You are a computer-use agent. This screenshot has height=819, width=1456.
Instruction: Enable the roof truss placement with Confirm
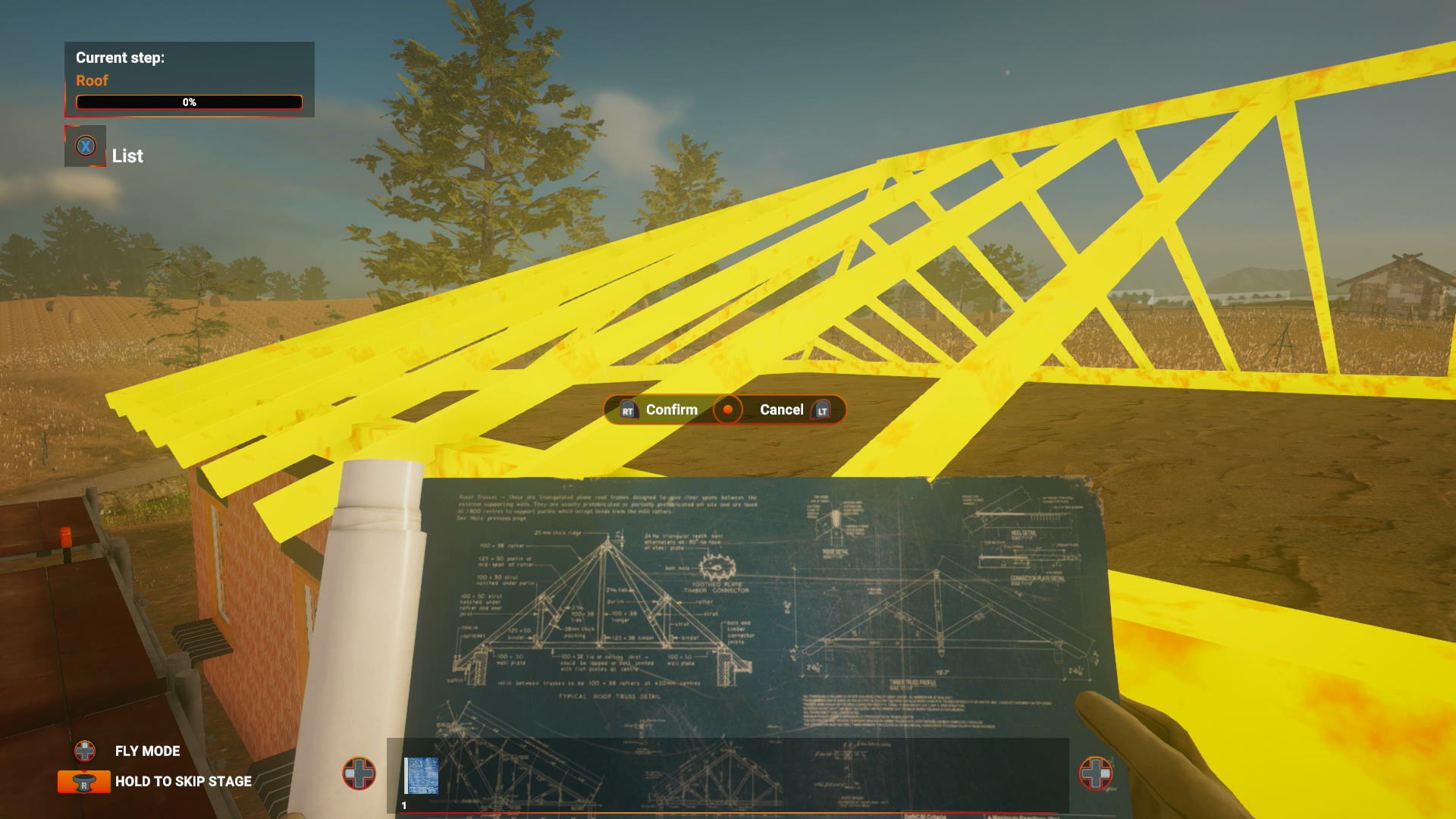(672, 409)
